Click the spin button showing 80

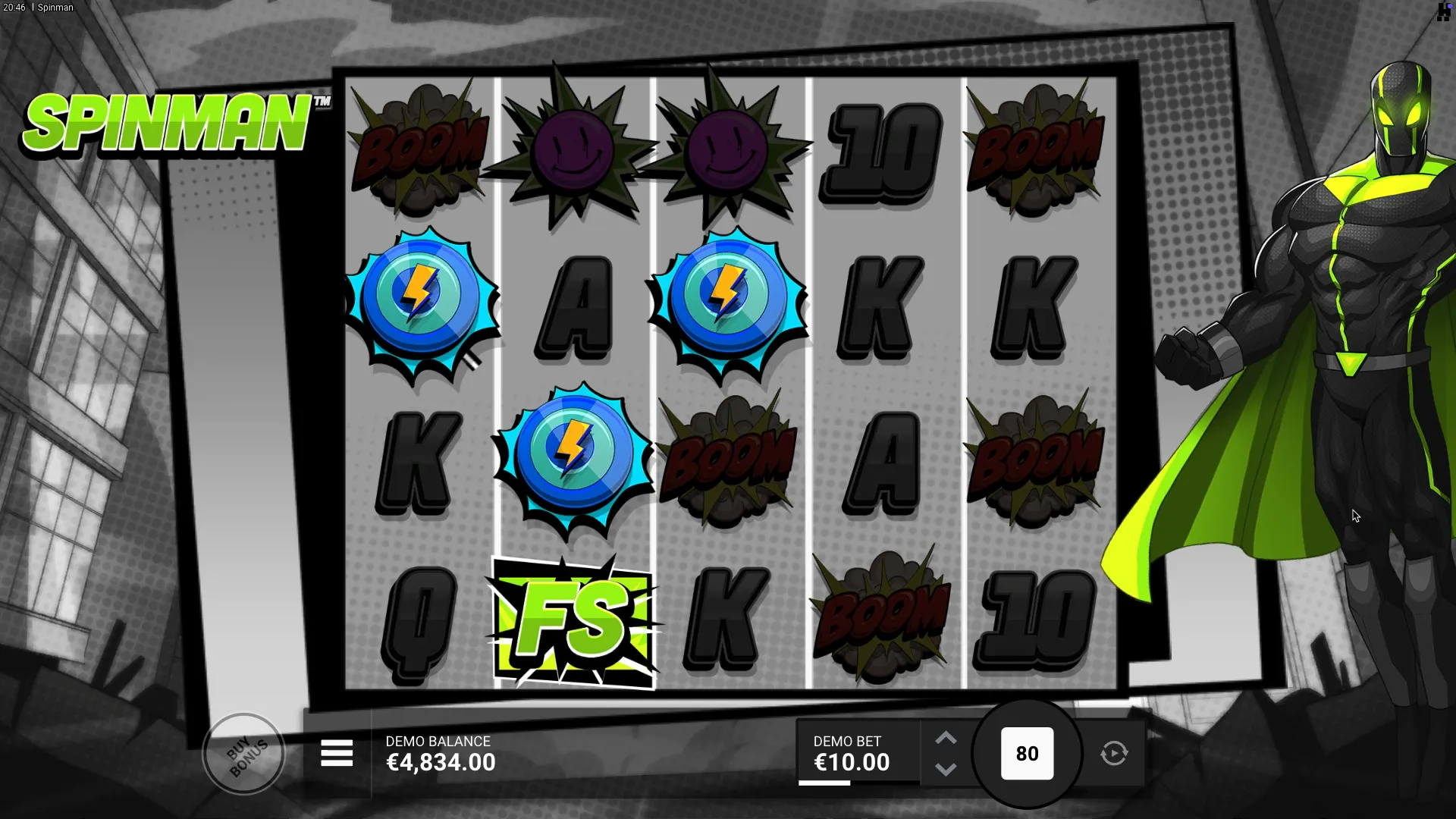[1027, 754]
